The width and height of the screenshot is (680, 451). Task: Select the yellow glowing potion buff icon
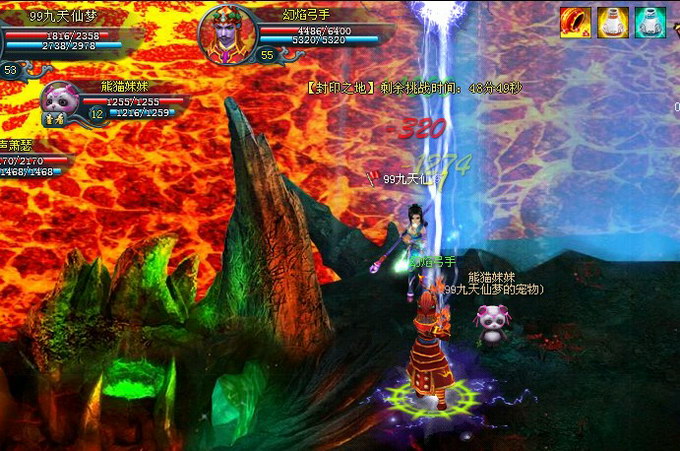(x=612, y=22)
